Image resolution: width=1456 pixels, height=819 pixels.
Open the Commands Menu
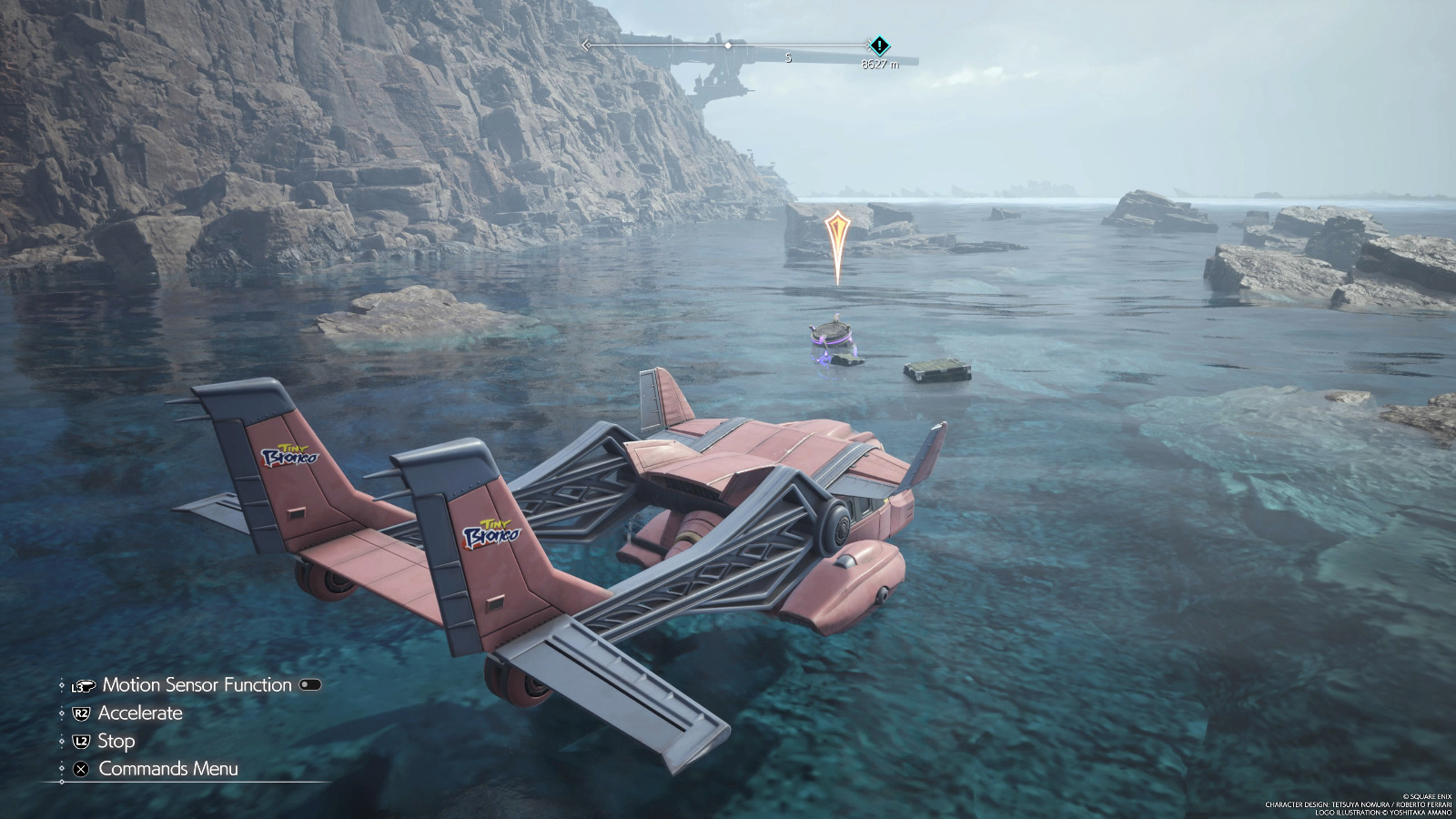pyautogui.click(x=167, y=769)
